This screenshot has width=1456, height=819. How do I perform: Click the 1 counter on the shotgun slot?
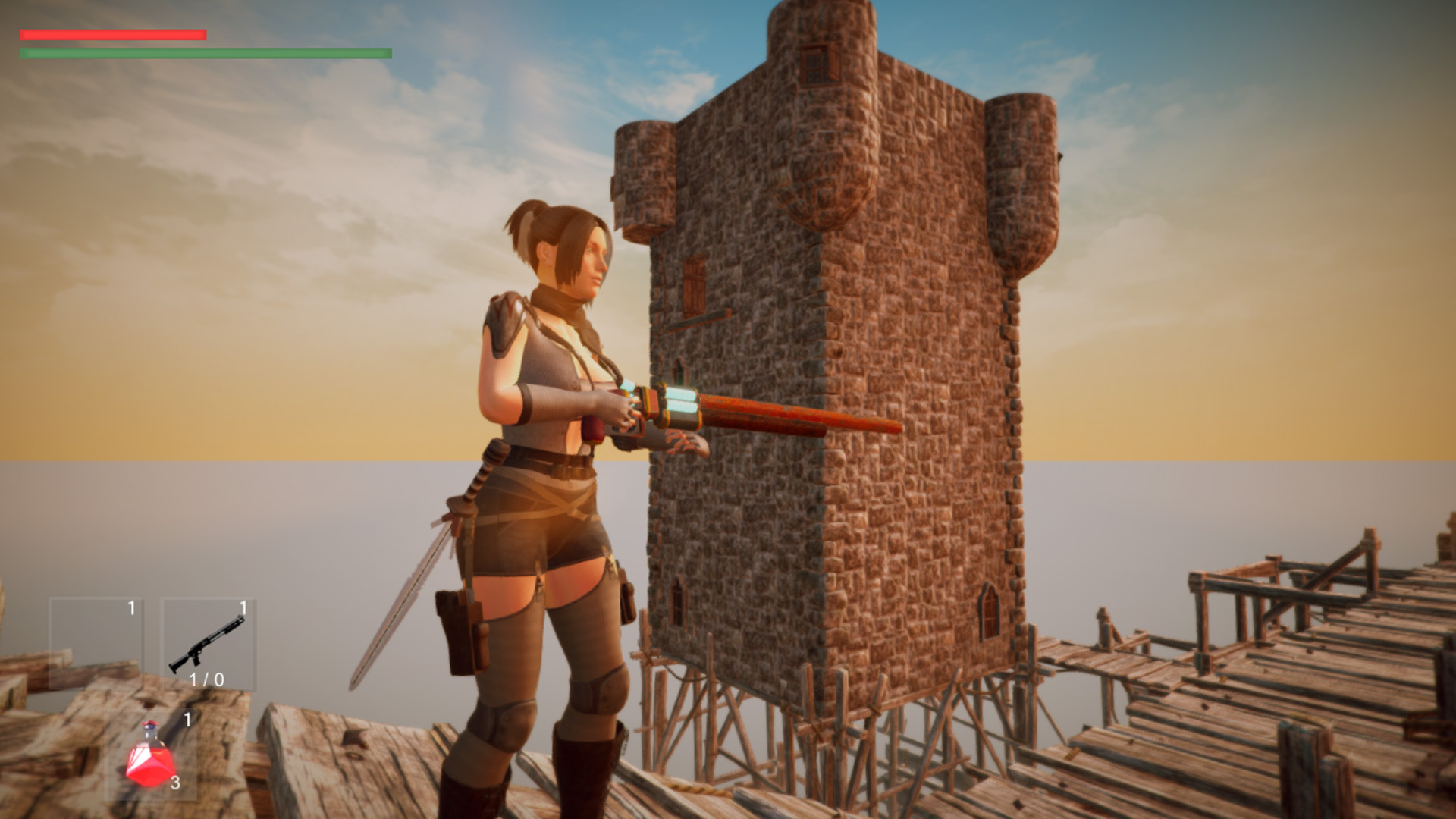(x=243, y=607)
